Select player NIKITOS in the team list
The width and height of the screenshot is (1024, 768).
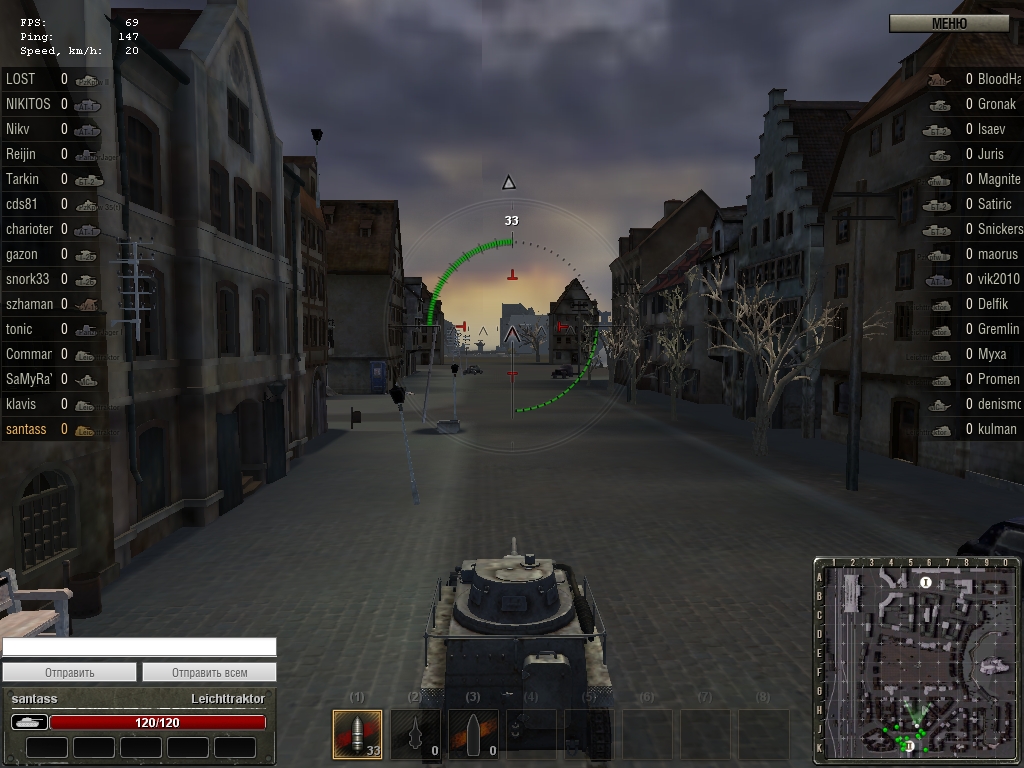tap(29, 104)
